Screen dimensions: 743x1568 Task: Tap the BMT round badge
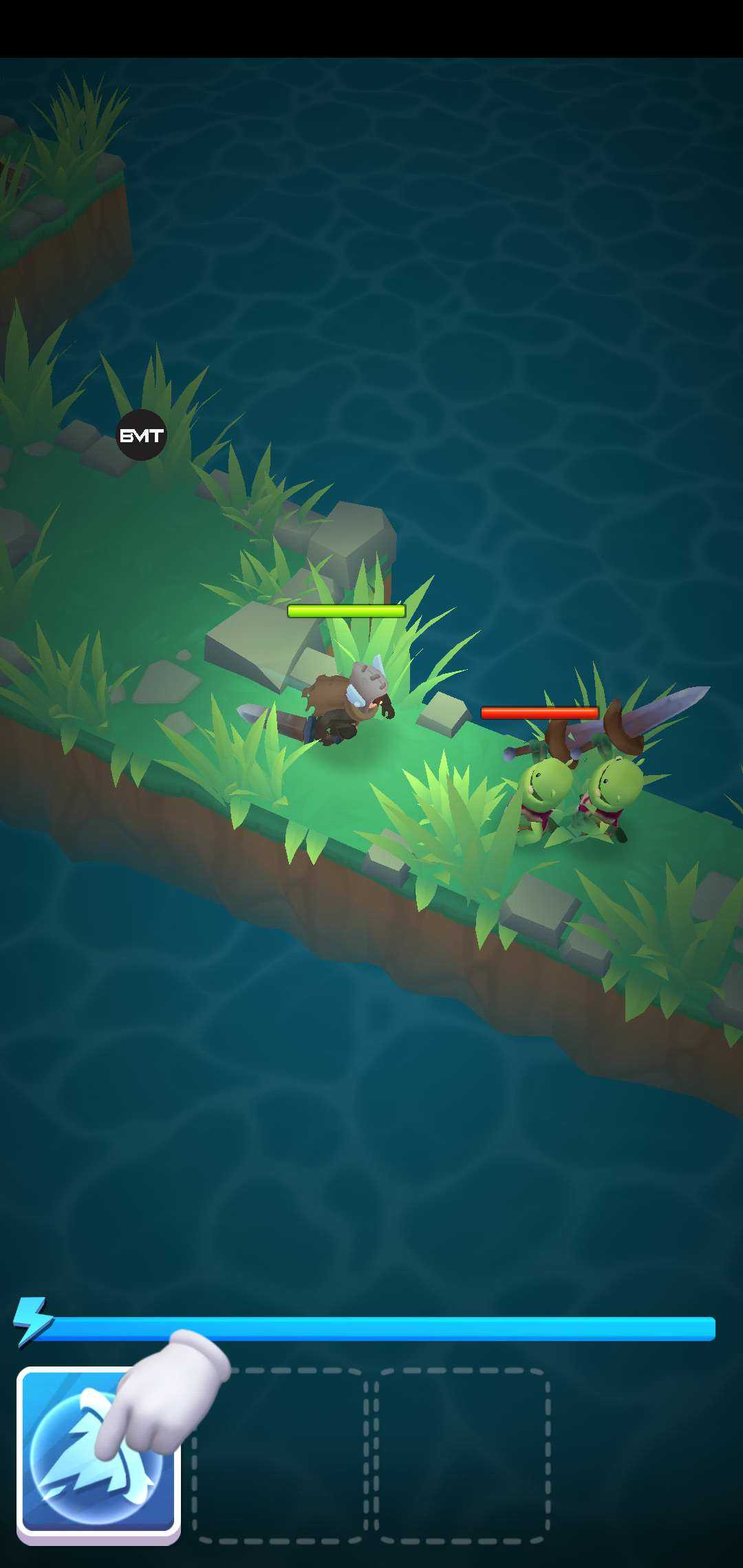point(142,435)
